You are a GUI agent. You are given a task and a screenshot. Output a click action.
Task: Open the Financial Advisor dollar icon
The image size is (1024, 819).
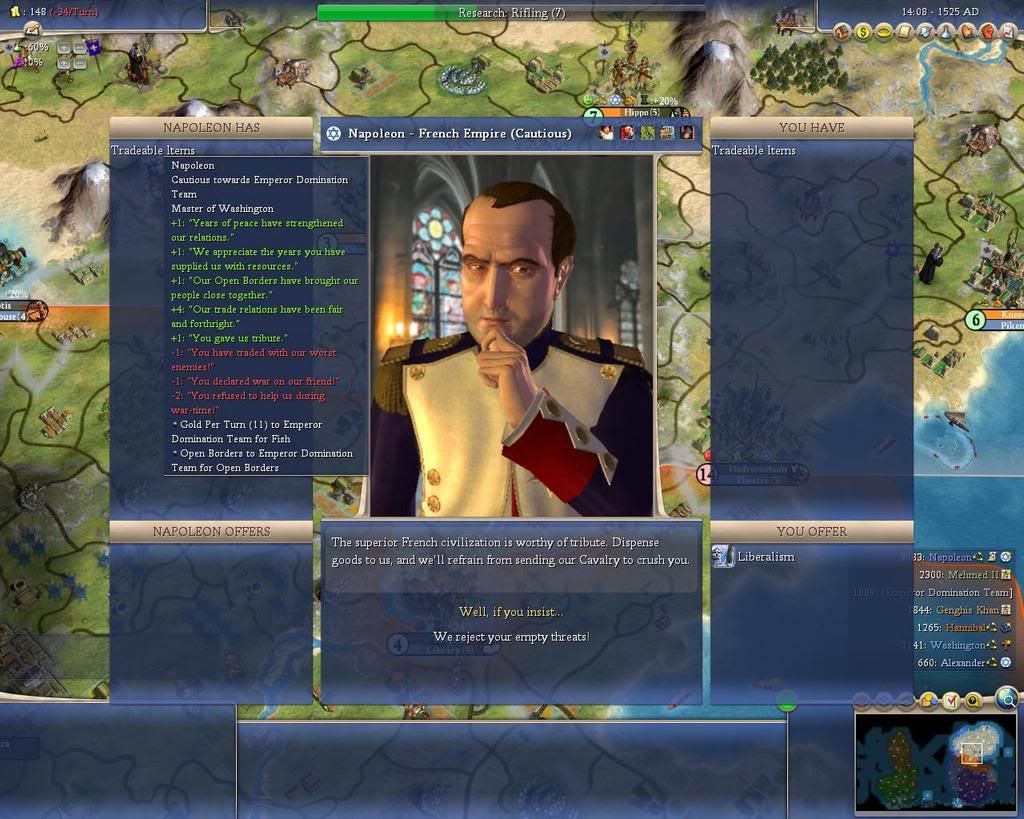[863, 32]
